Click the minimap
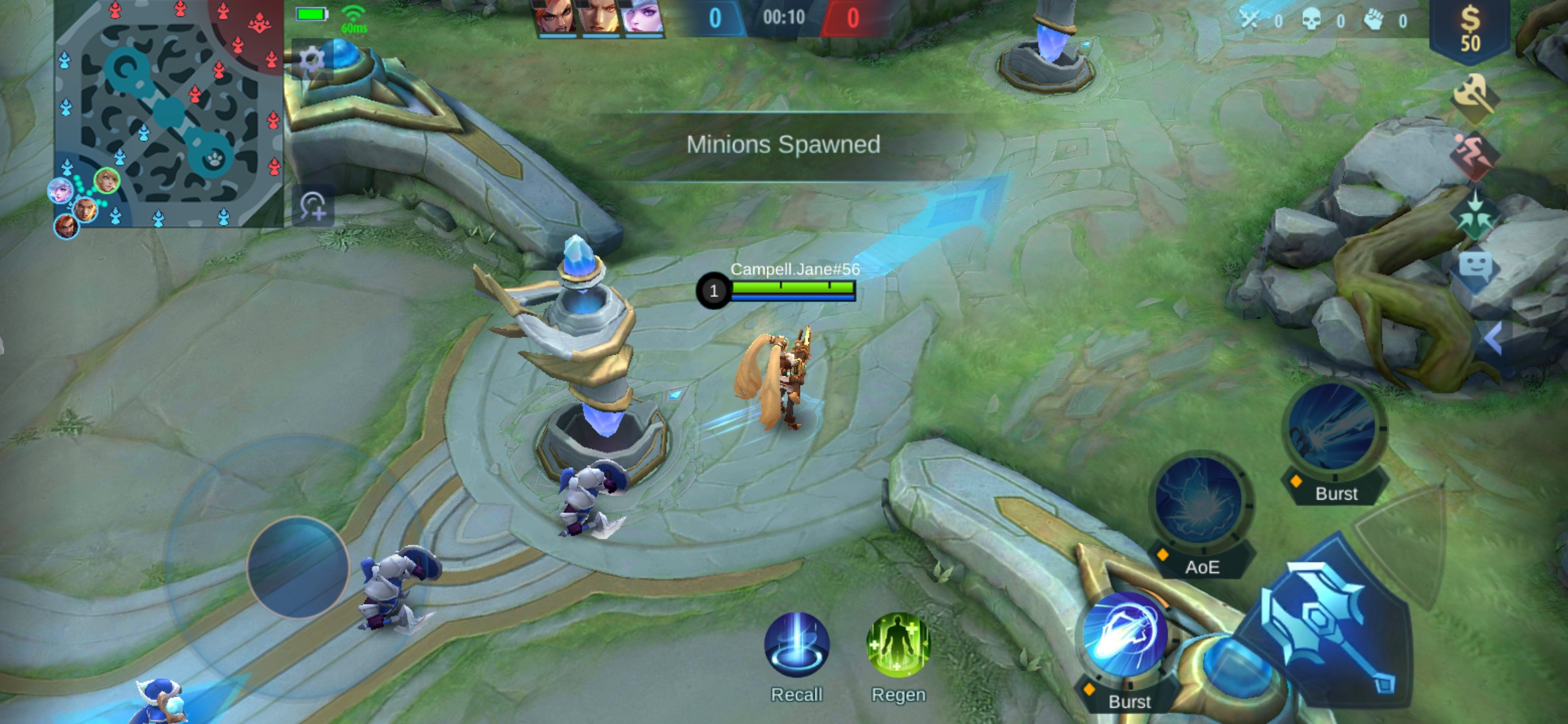The image size is (1568, 724). (x=169, y=114)
